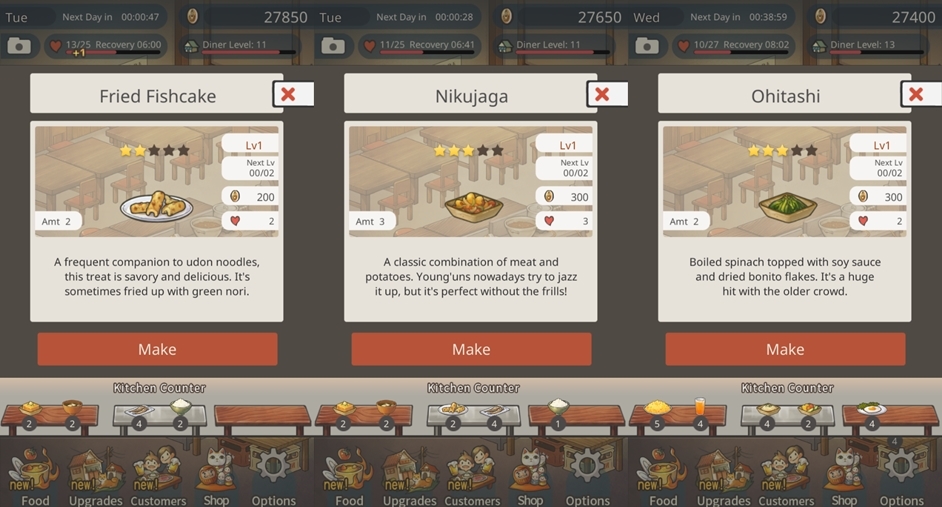Close the Fried Fishcake recipe panel
942x507 pixels.
(289, 94)
